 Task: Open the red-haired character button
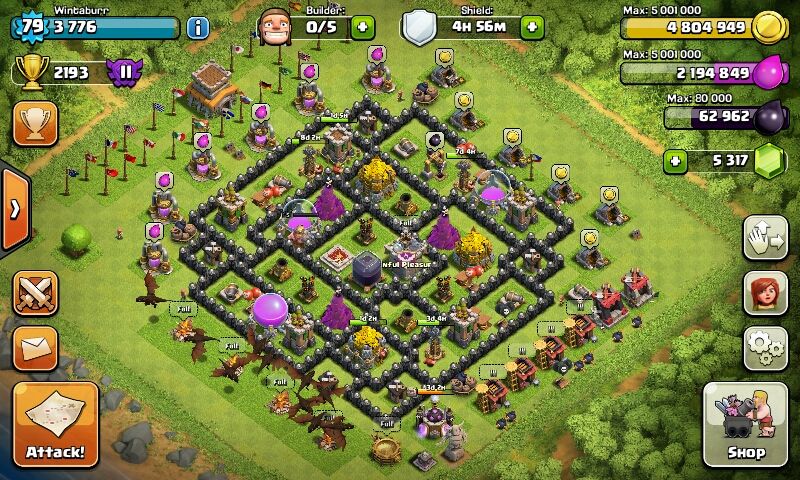tap(765, 292)
